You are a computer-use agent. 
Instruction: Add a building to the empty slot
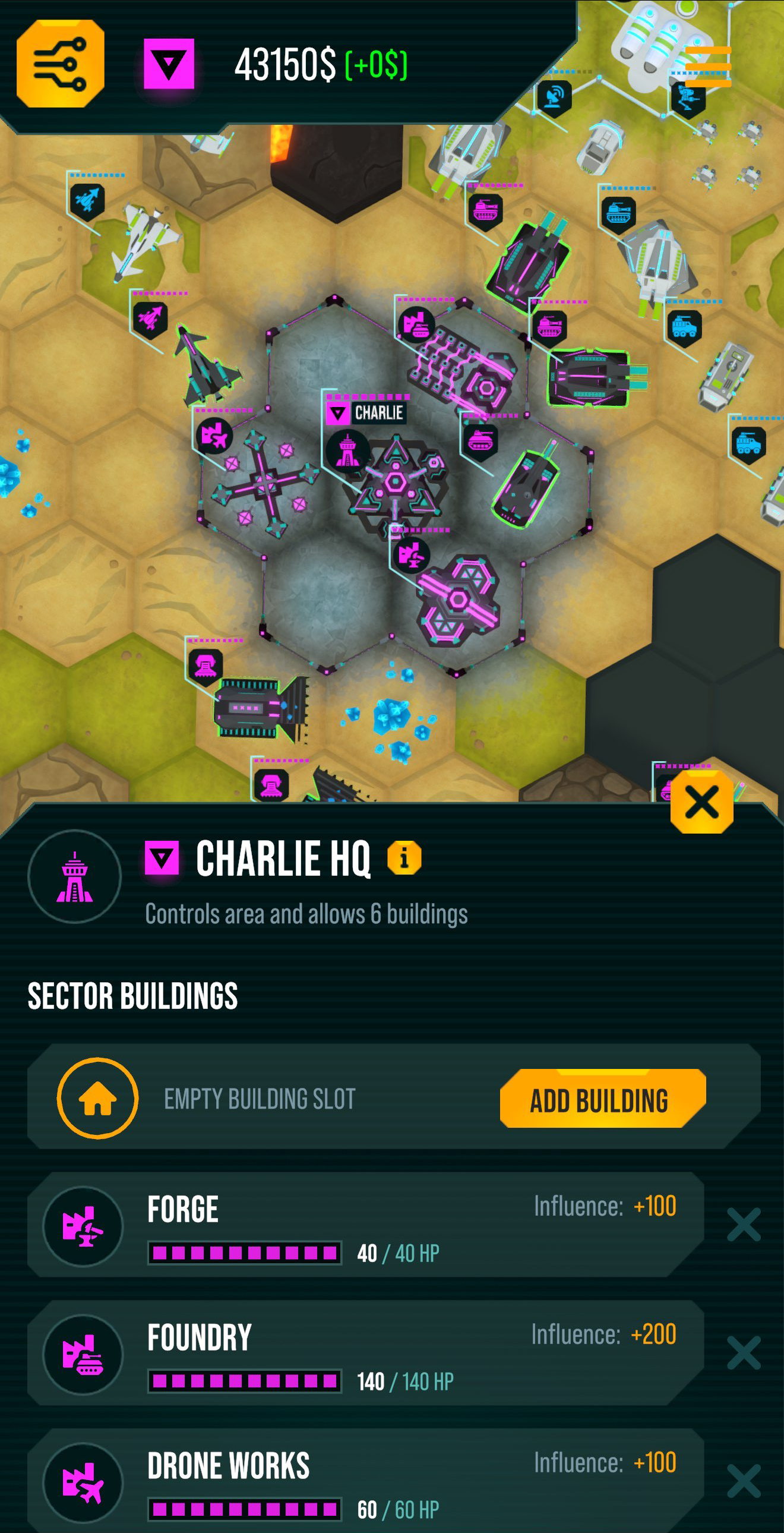[x=602, y=1099]
